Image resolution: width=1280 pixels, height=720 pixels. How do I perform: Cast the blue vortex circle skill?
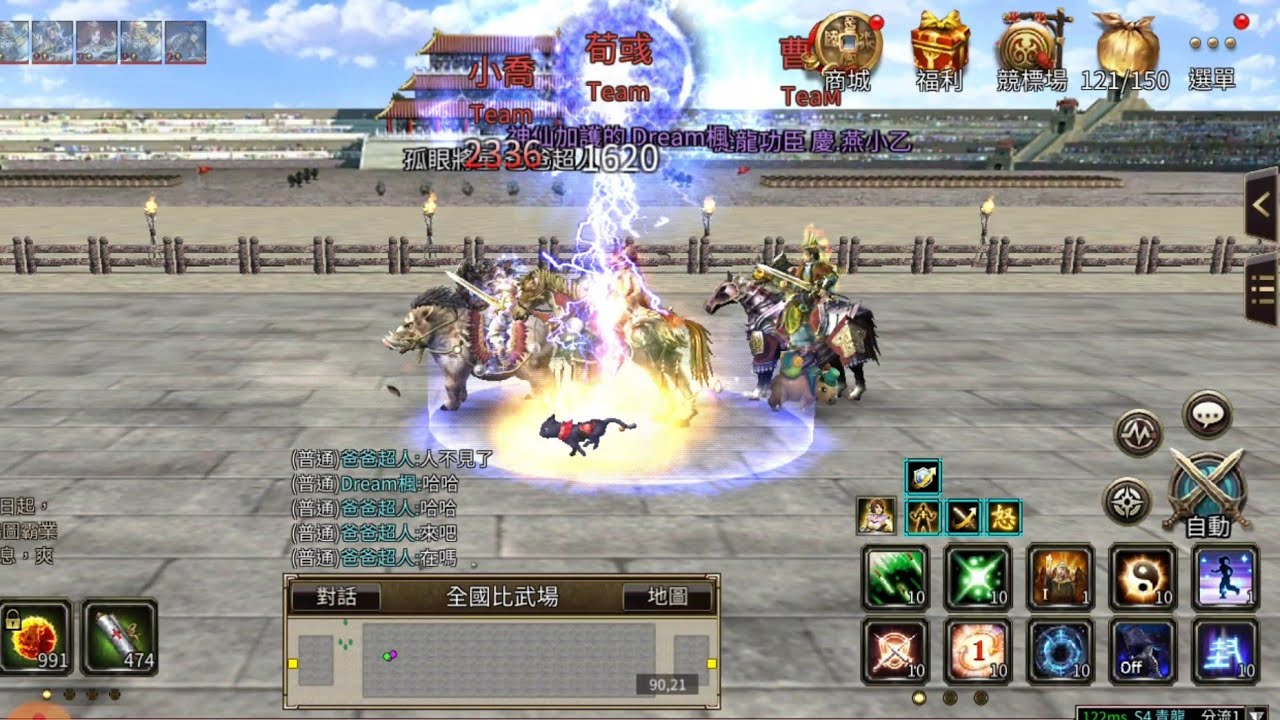tap(1060, 651)
